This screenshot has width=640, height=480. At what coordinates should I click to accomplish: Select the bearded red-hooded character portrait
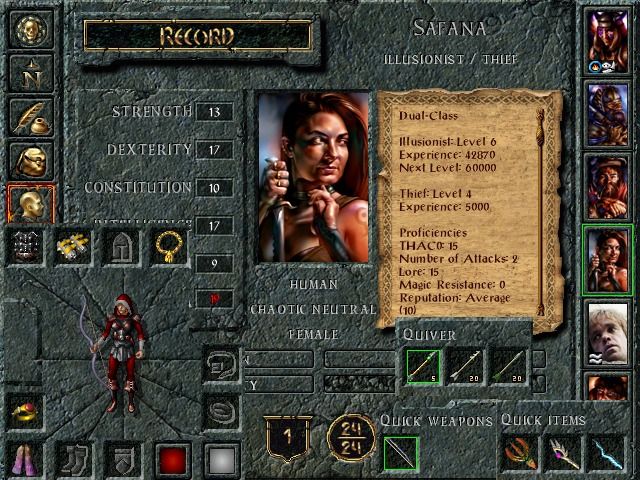608,187
